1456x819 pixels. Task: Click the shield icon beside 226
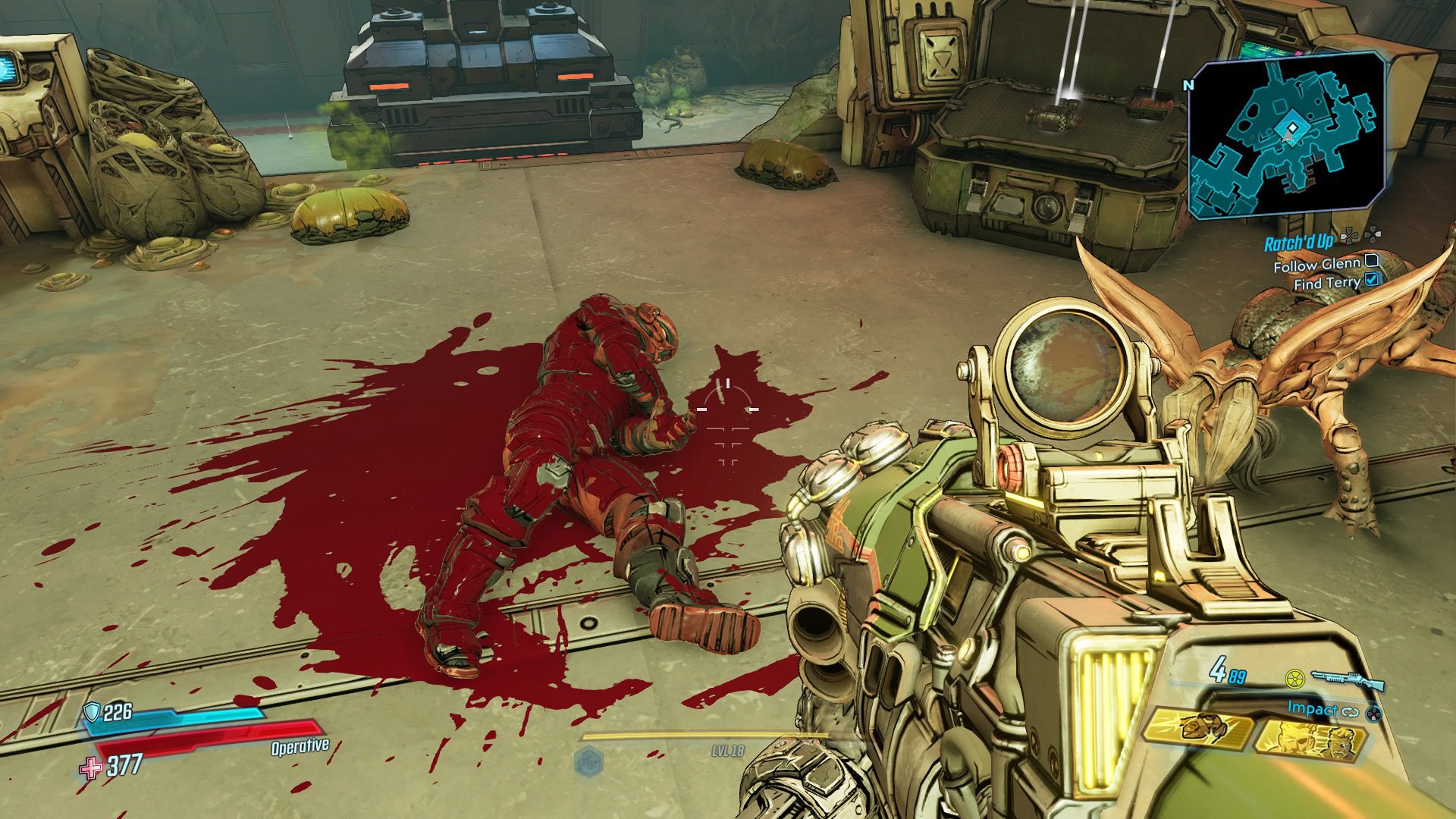[93, 711]
